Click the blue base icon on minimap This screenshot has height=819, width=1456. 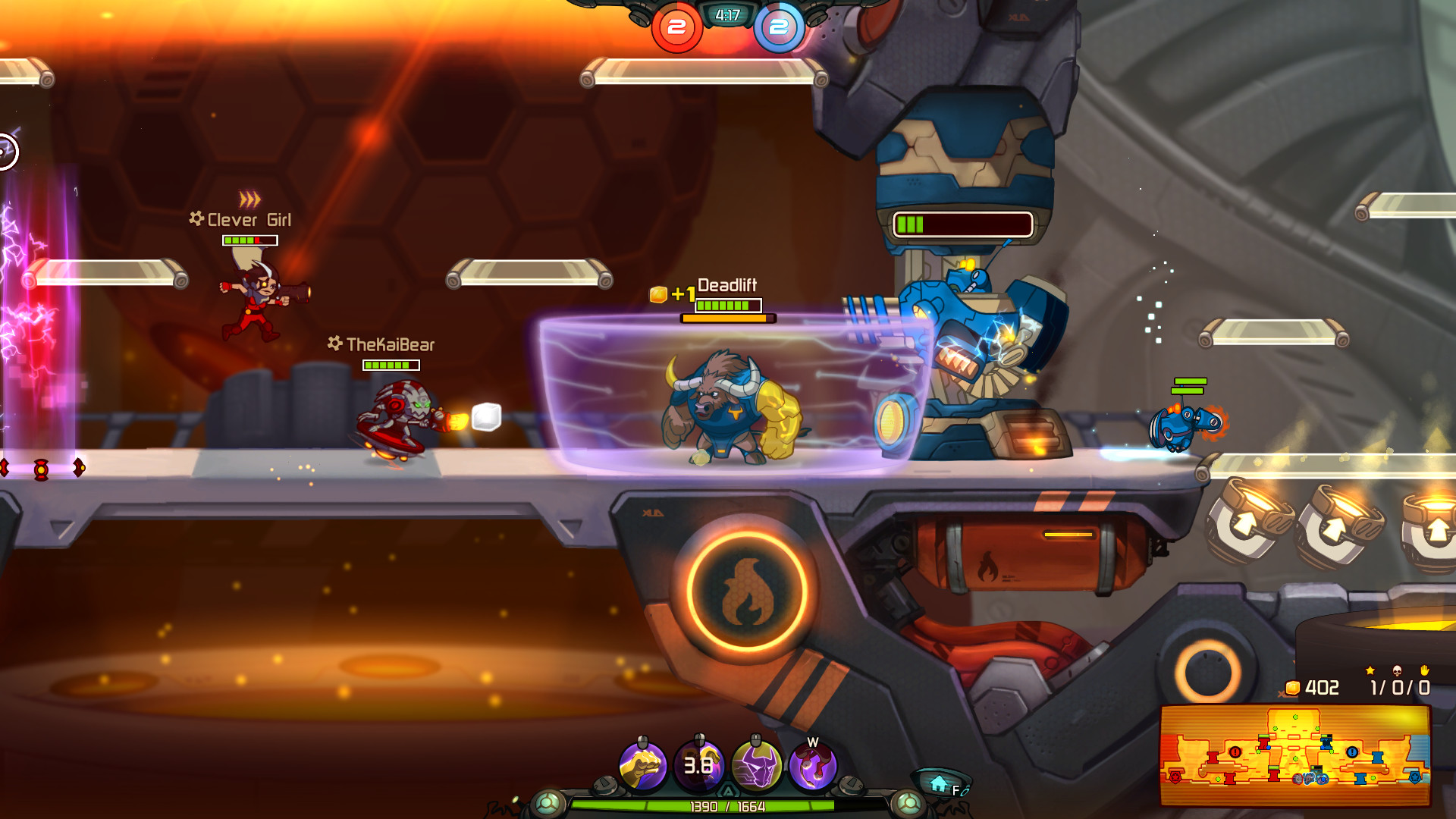[x=1415, y=777]
